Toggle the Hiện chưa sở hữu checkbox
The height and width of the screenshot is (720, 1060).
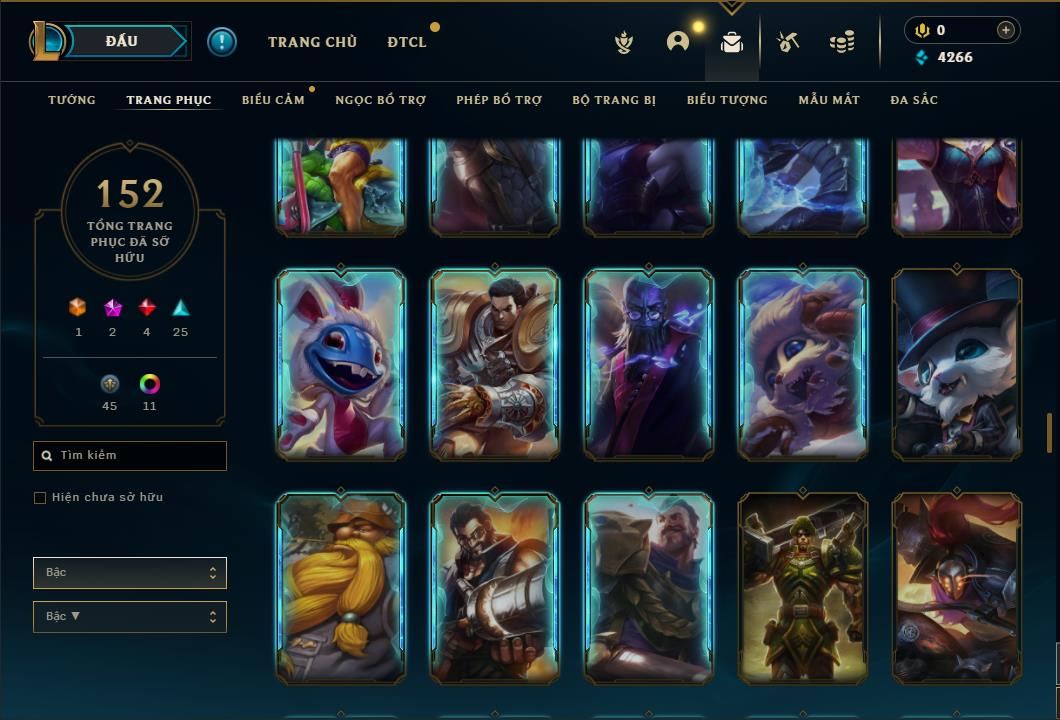[40, 498]
